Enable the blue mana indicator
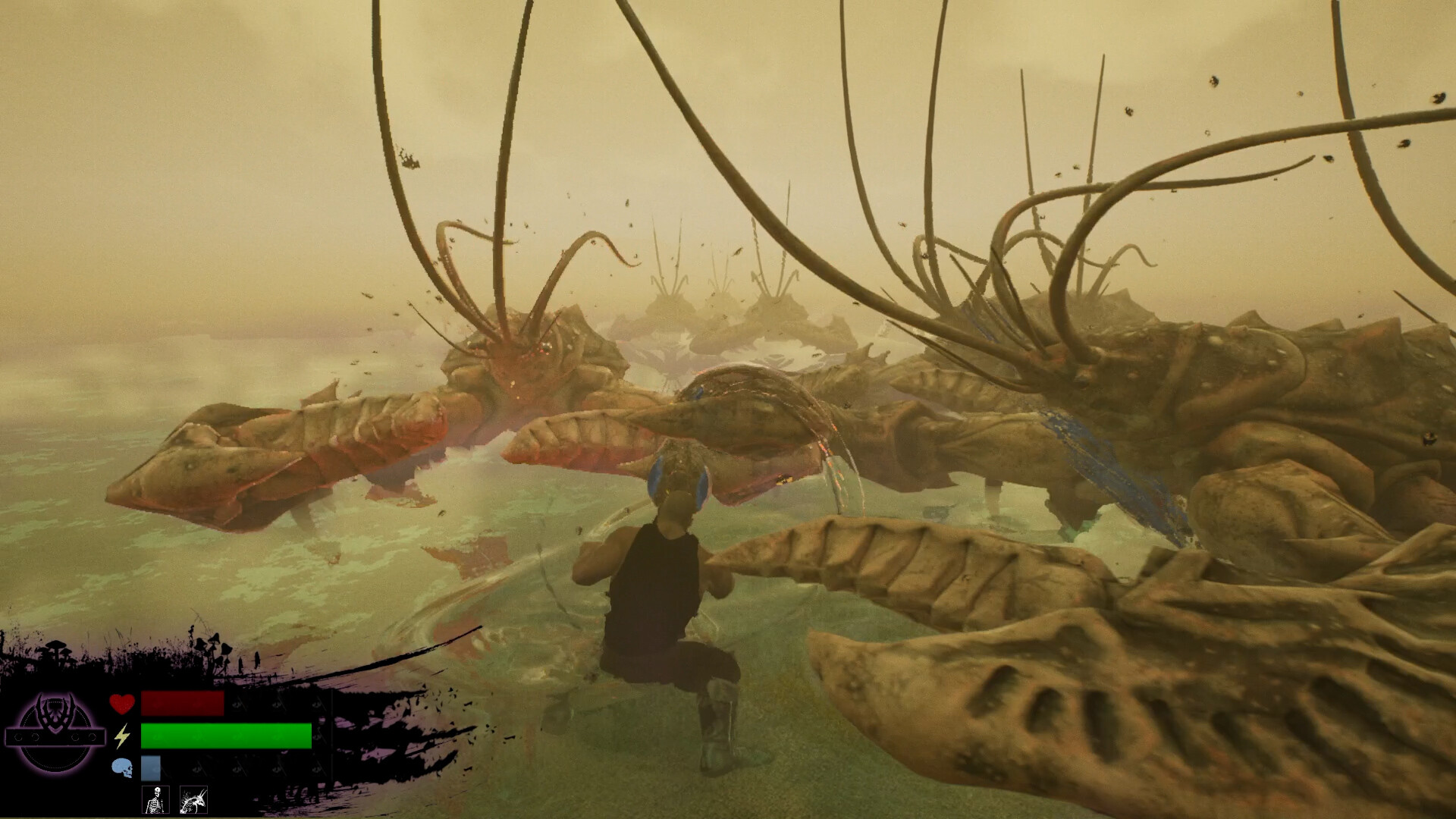The height and width of the screenshot is (819, 1456). pos(150,767)
